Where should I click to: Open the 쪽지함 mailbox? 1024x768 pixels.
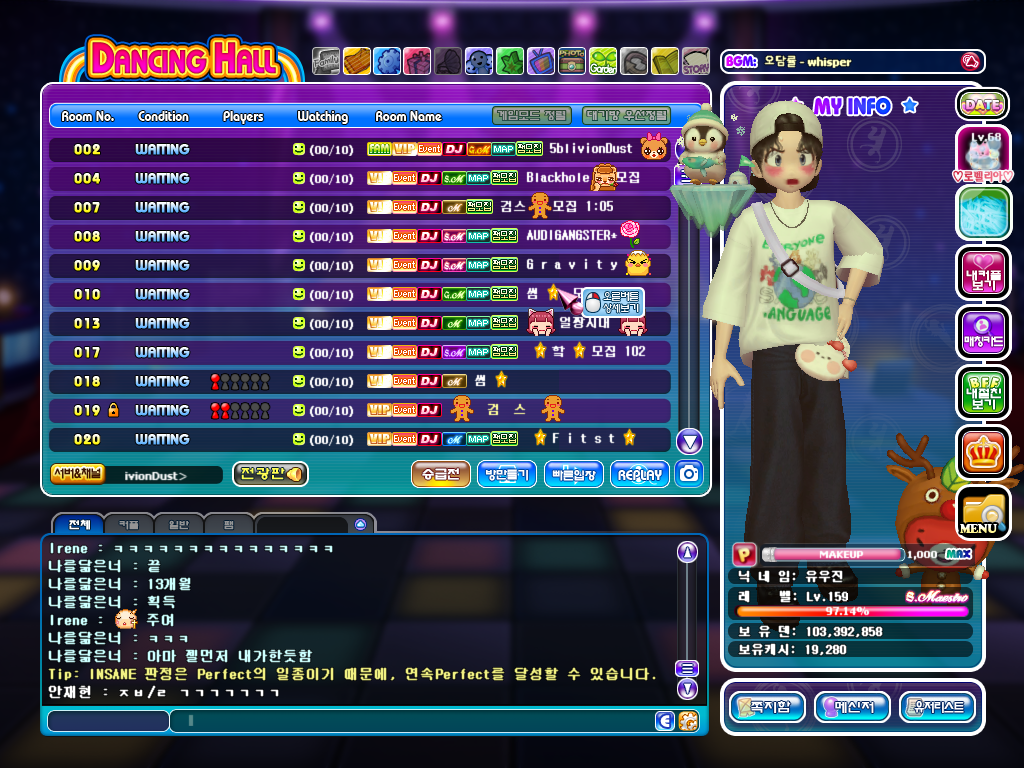(767, 708)
